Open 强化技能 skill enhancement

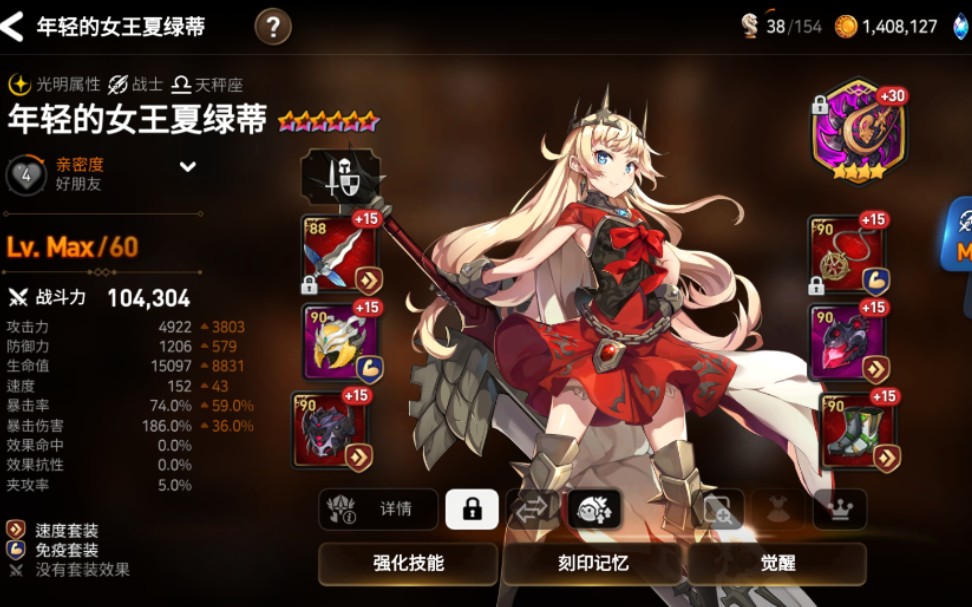coord(408,563)
